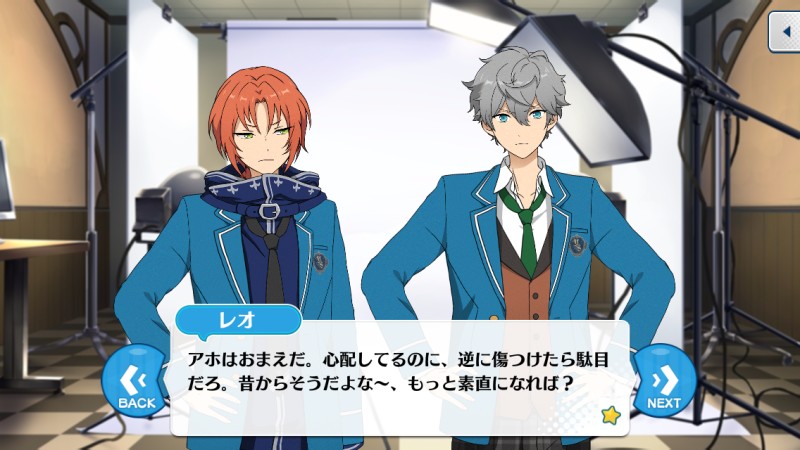Expand the side menu arrow tab
The width and height of the screenshot is (800, 450).
pyautogui.click(x=783, y=33)
